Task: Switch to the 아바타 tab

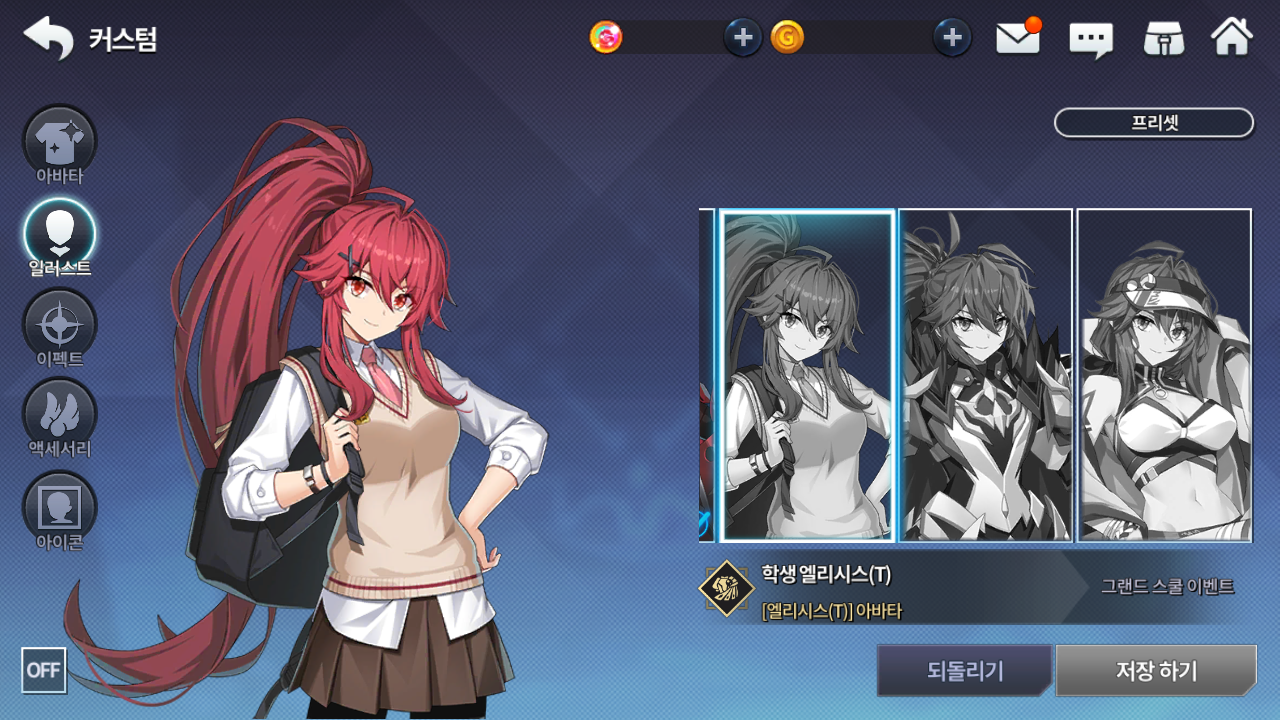Action: 60,145
